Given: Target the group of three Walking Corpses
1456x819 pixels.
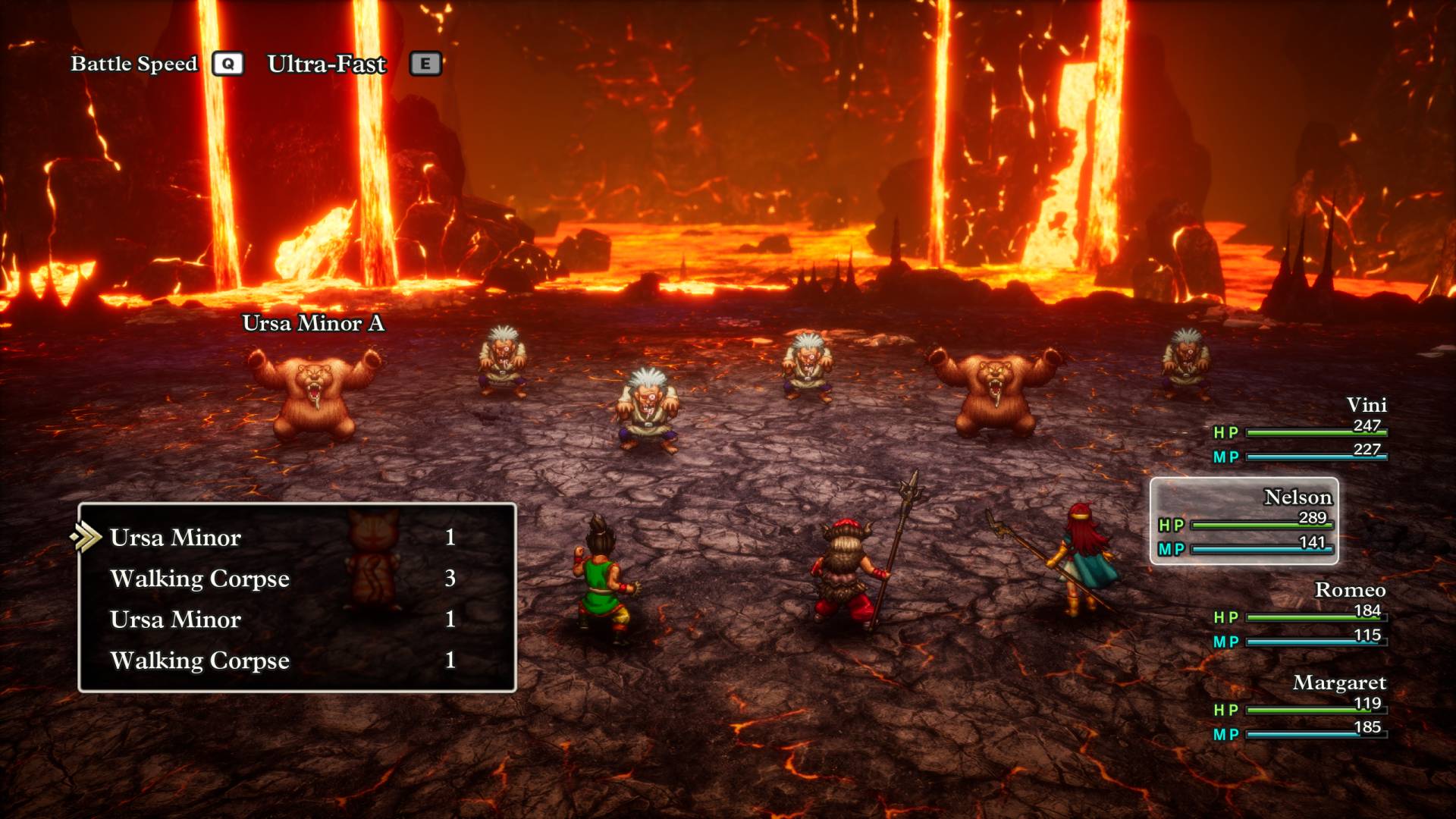Looking at the screenshot, I should (x=200, y=579).
